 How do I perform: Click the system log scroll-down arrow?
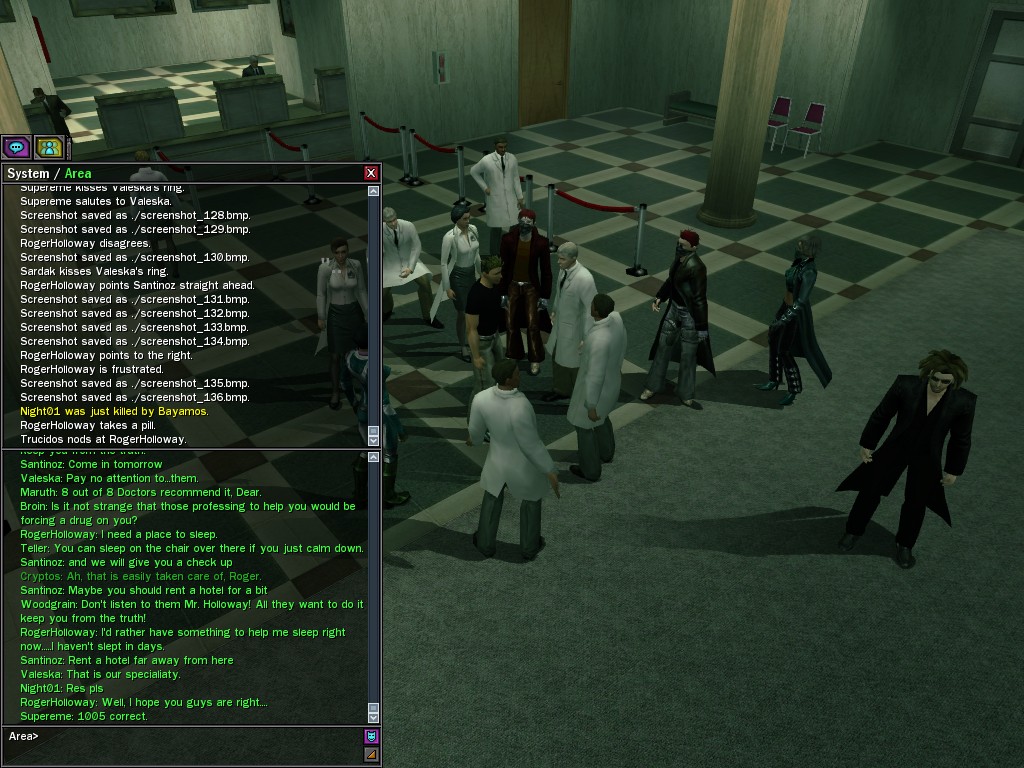[x=373, y=440]
